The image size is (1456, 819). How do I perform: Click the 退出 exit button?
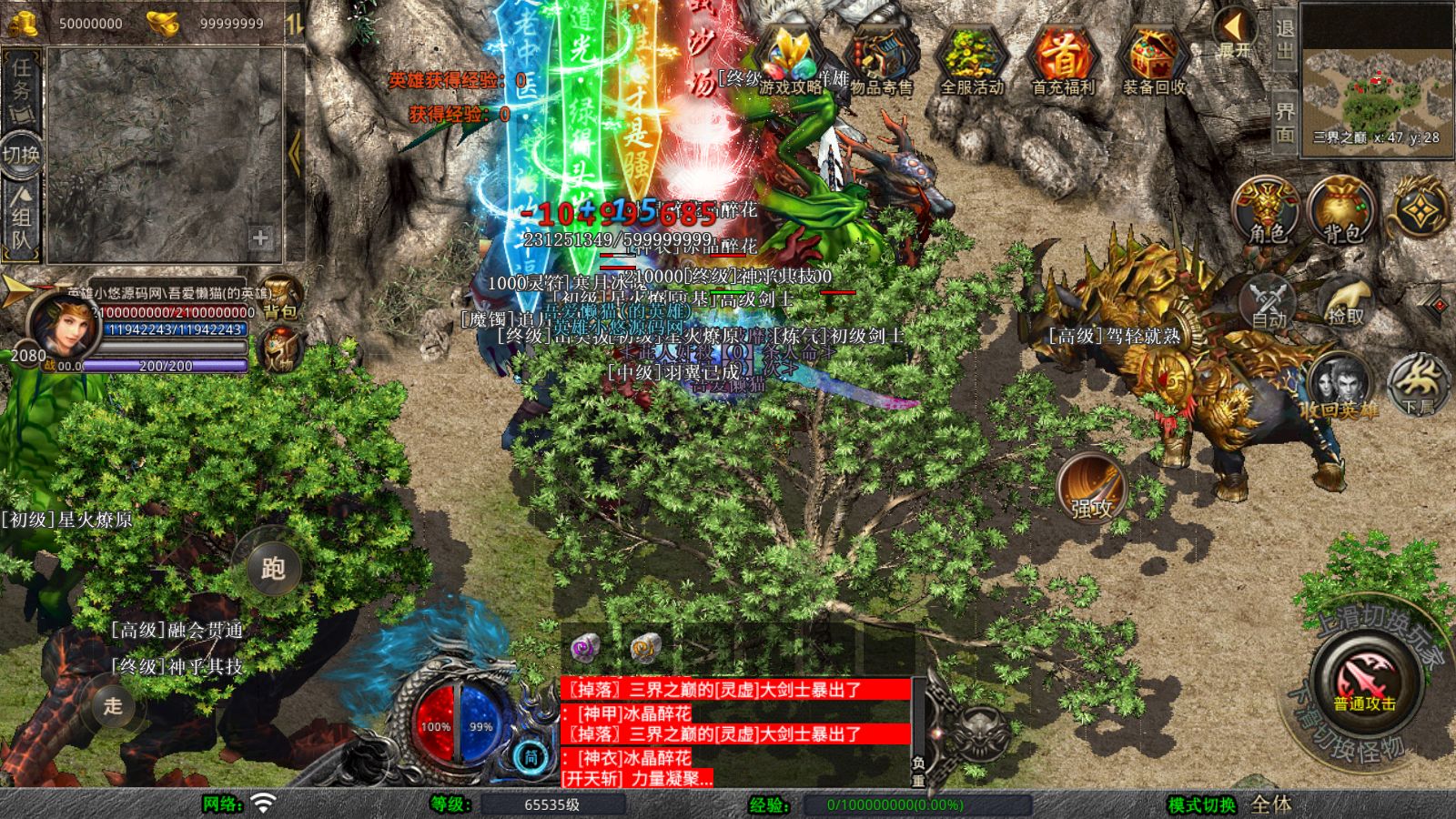(x=1284, y=40)
